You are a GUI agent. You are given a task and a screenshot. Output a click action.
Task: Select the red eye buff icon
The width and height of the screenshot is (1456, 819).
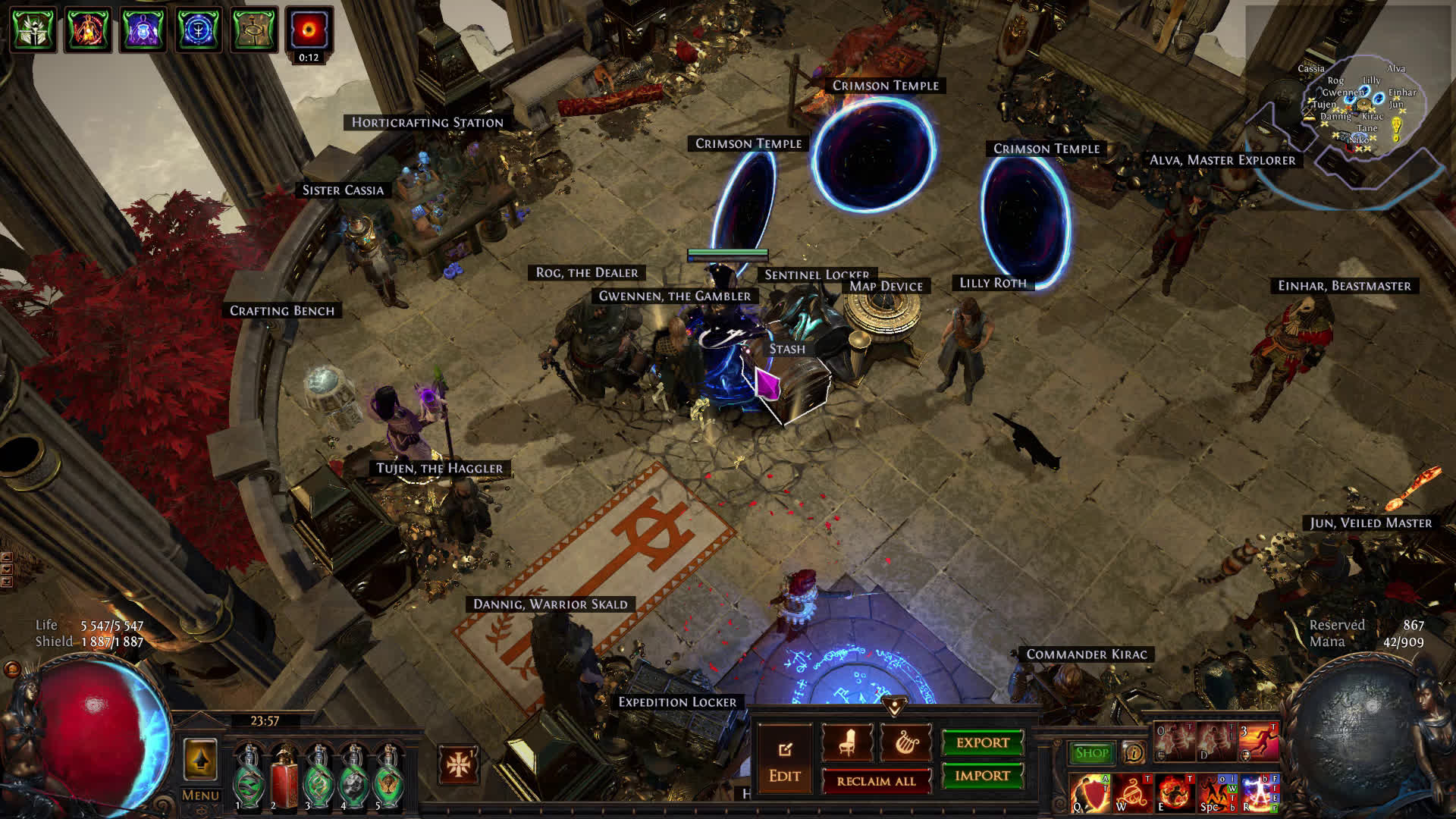click(309, 30)
